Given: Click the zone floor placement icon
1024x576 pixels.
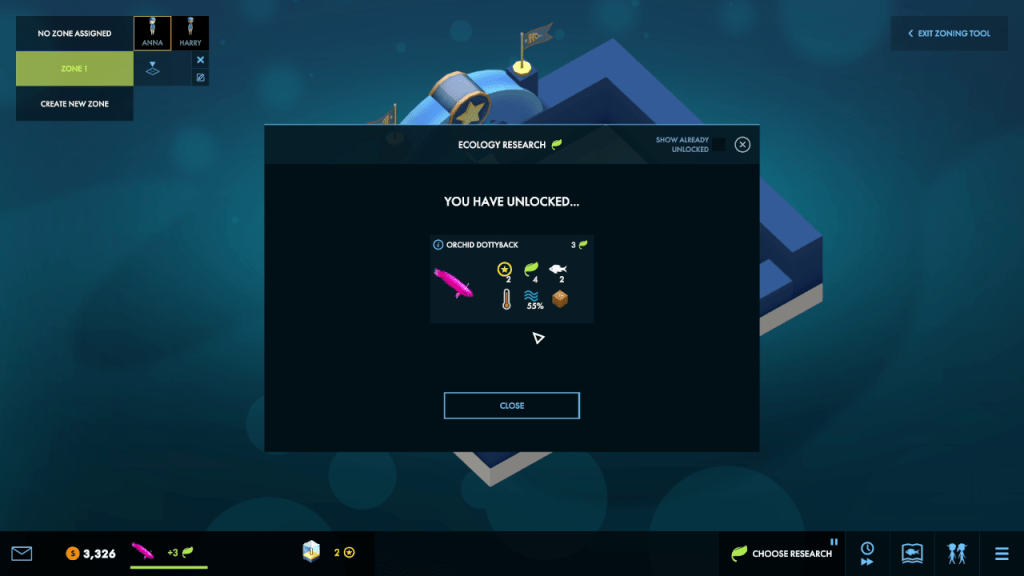Looking at the screenshot, I should coord(153,69).
